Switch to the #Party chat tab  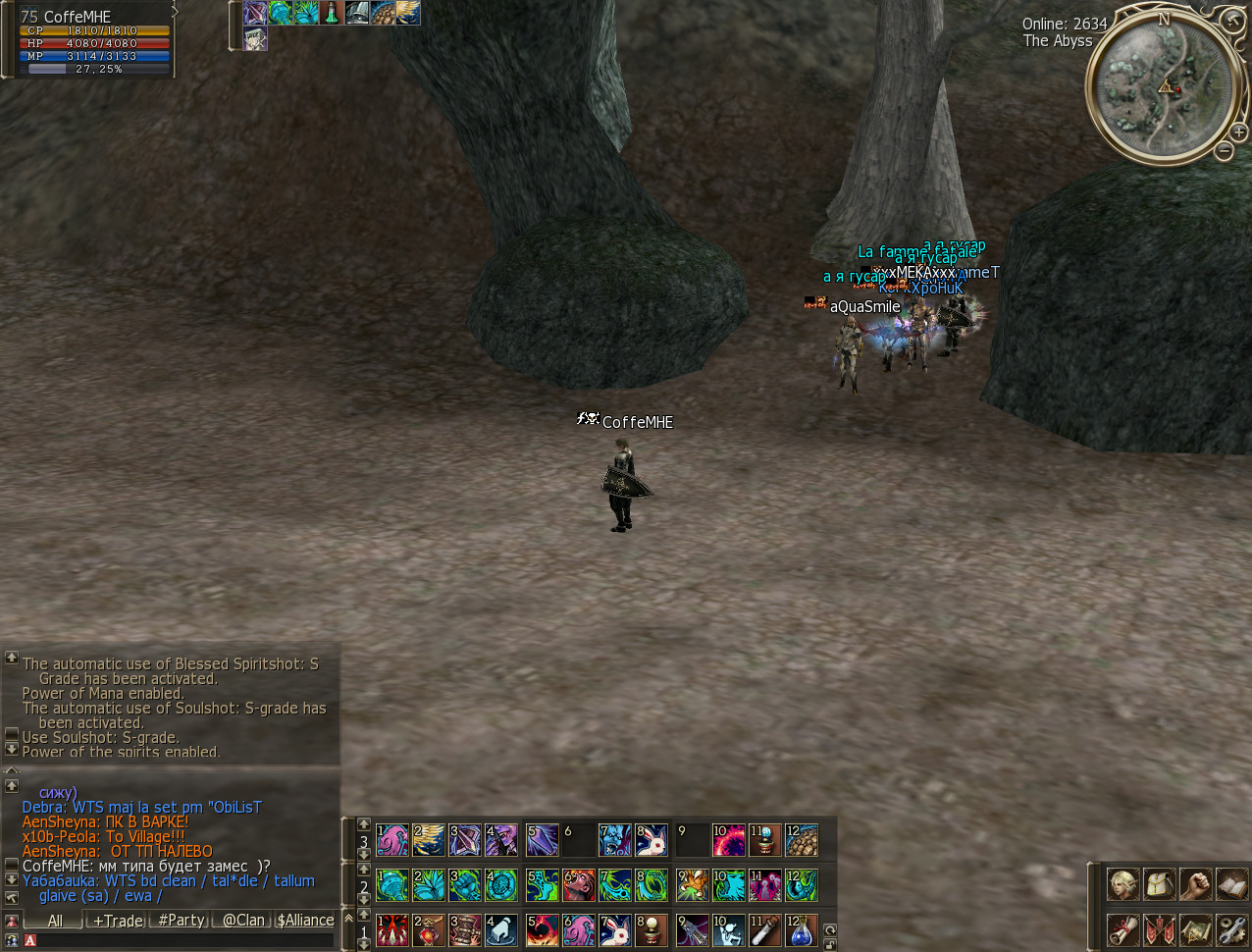182,921
